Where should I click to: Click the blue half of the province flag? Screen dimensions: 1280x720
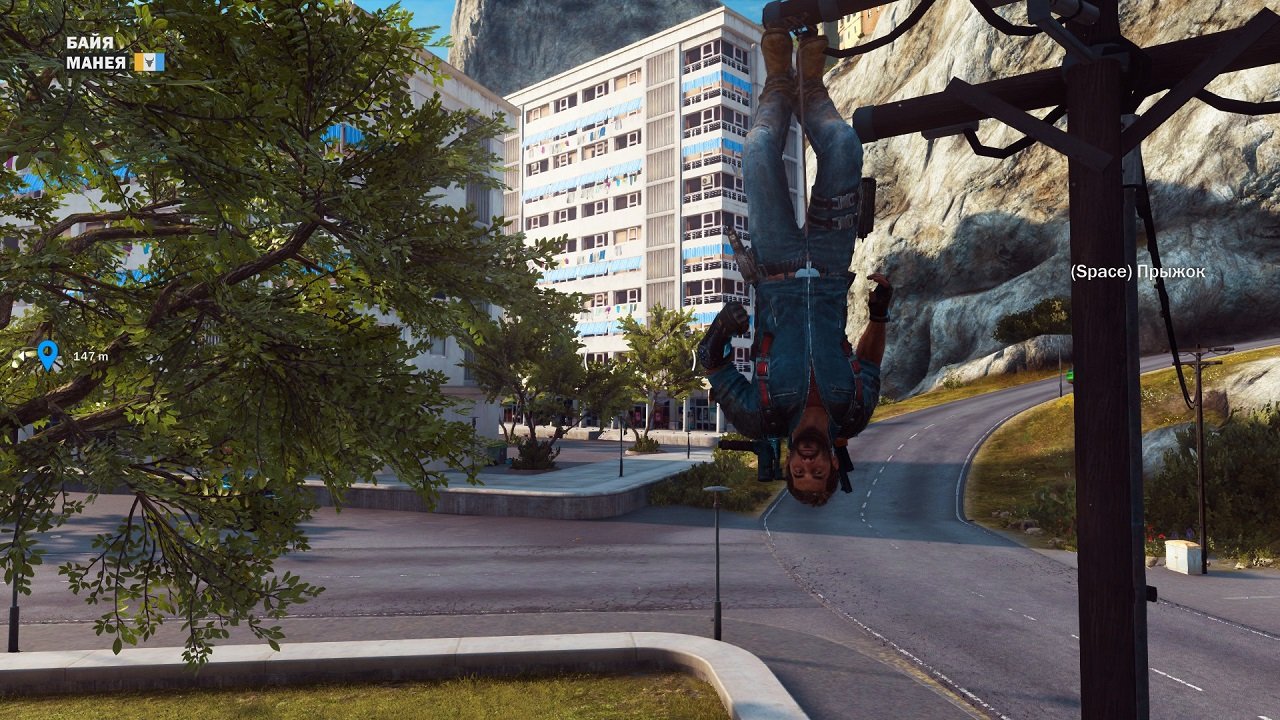click(x=159, y=63)
